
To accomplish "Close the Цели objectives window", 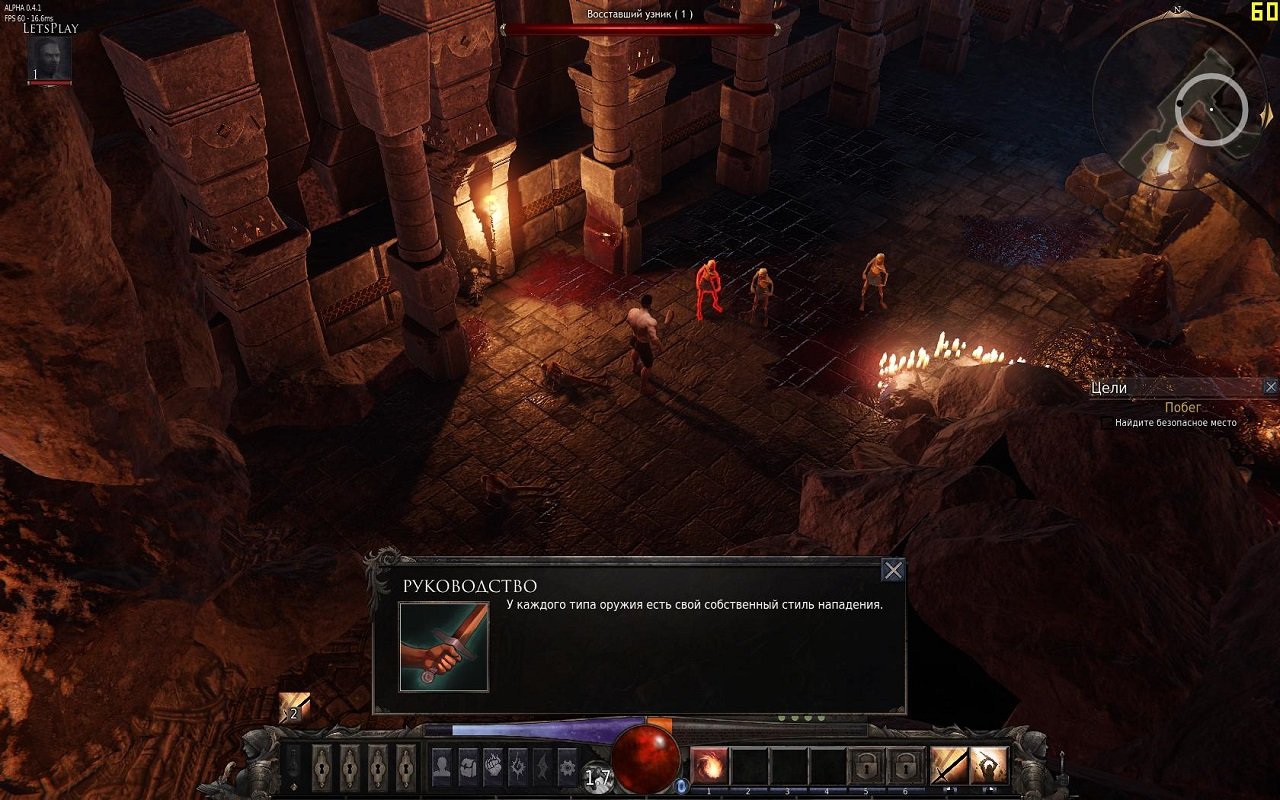I will [x=1271, y=385].
